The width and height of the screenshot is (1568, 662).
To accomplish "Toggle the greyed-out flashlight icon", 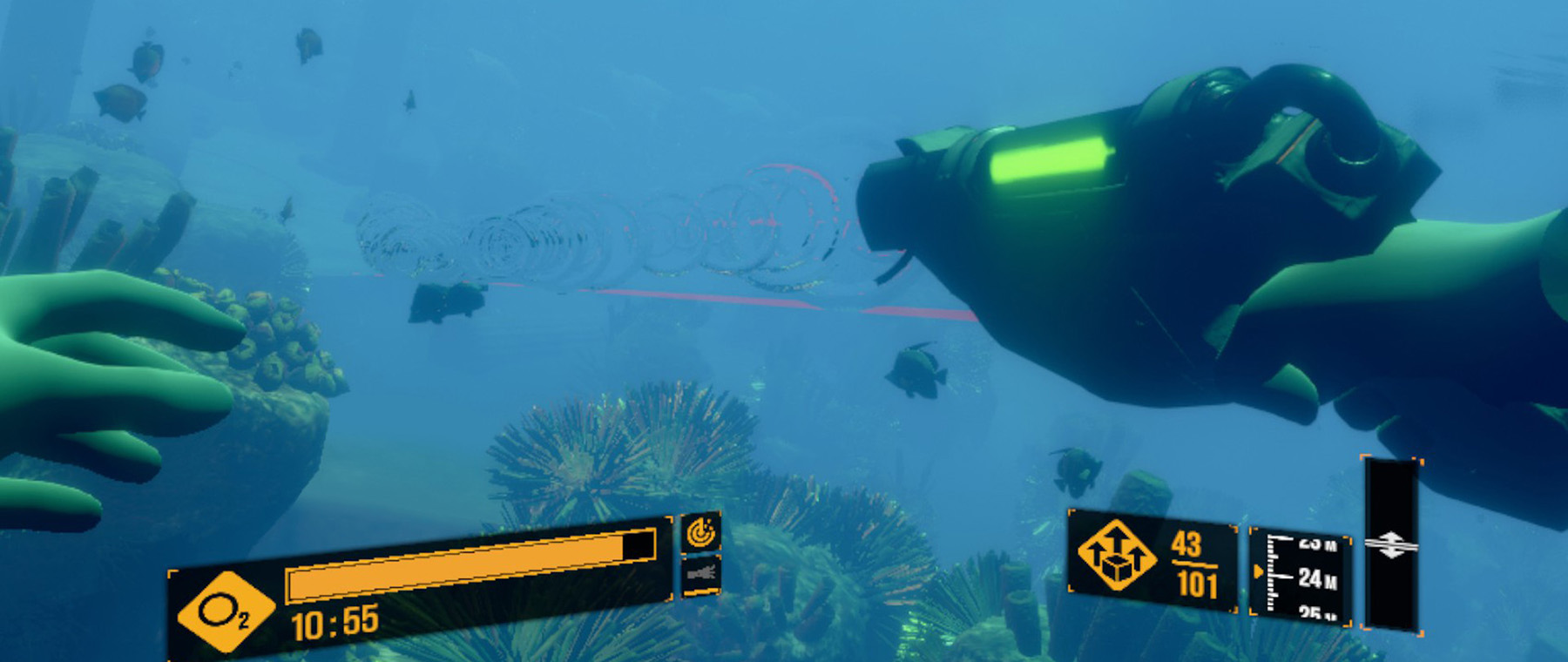I will pyautogui.click(x=700, y=574).
